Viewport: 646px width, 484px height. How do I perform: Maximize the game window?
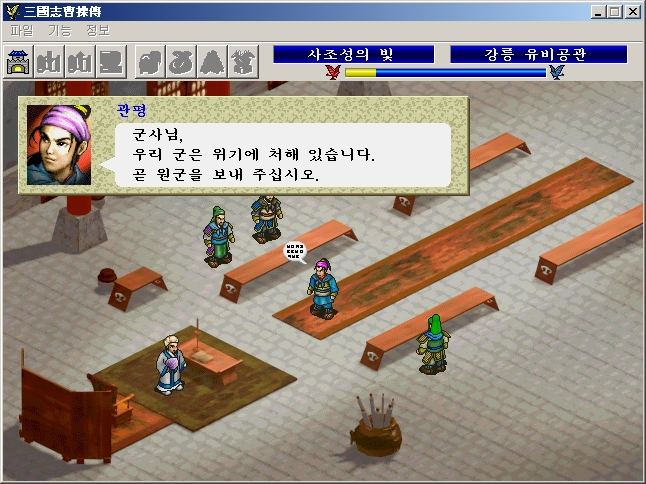[615, 12]
